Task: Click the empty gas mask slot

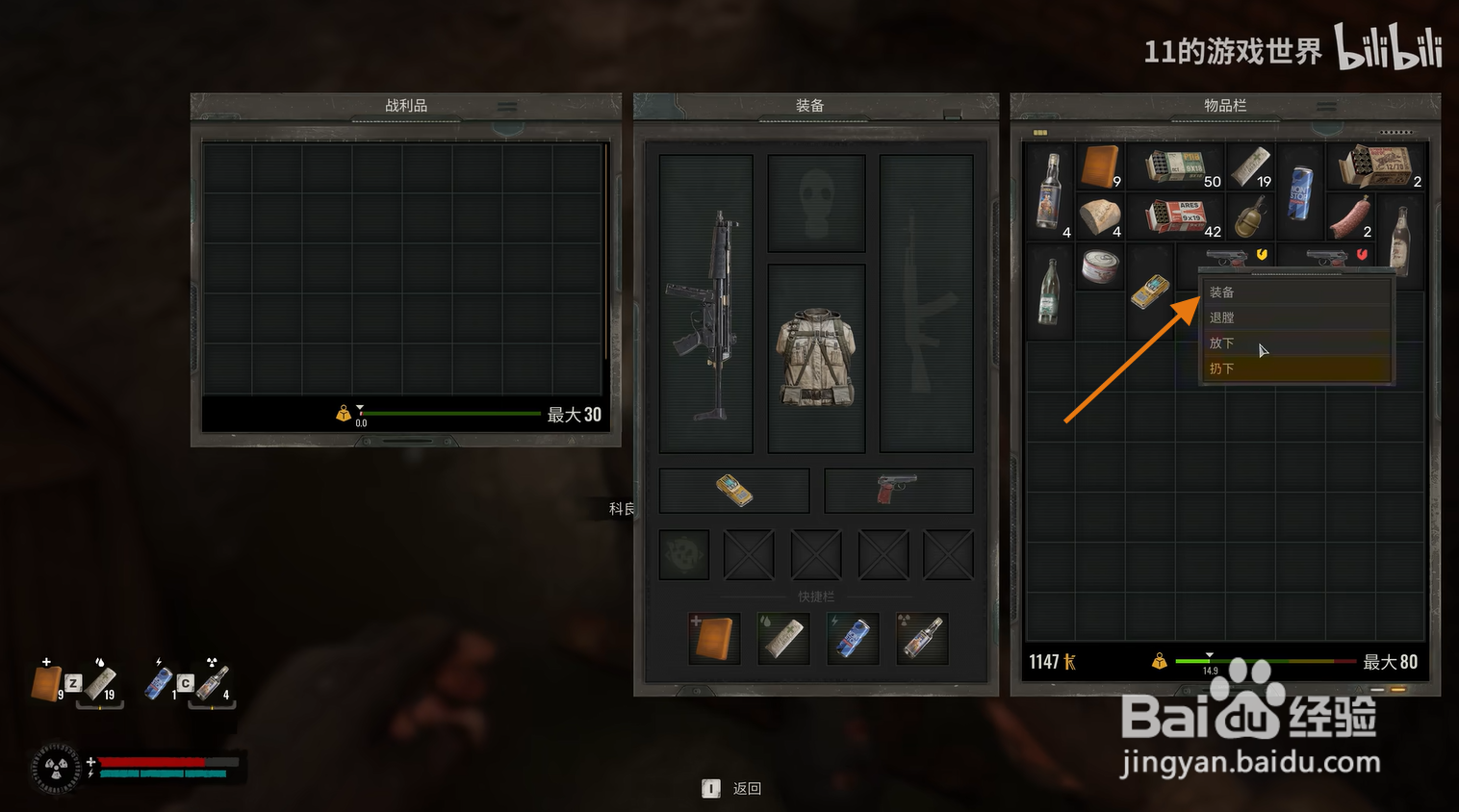Action: click(x=816, y=202)
